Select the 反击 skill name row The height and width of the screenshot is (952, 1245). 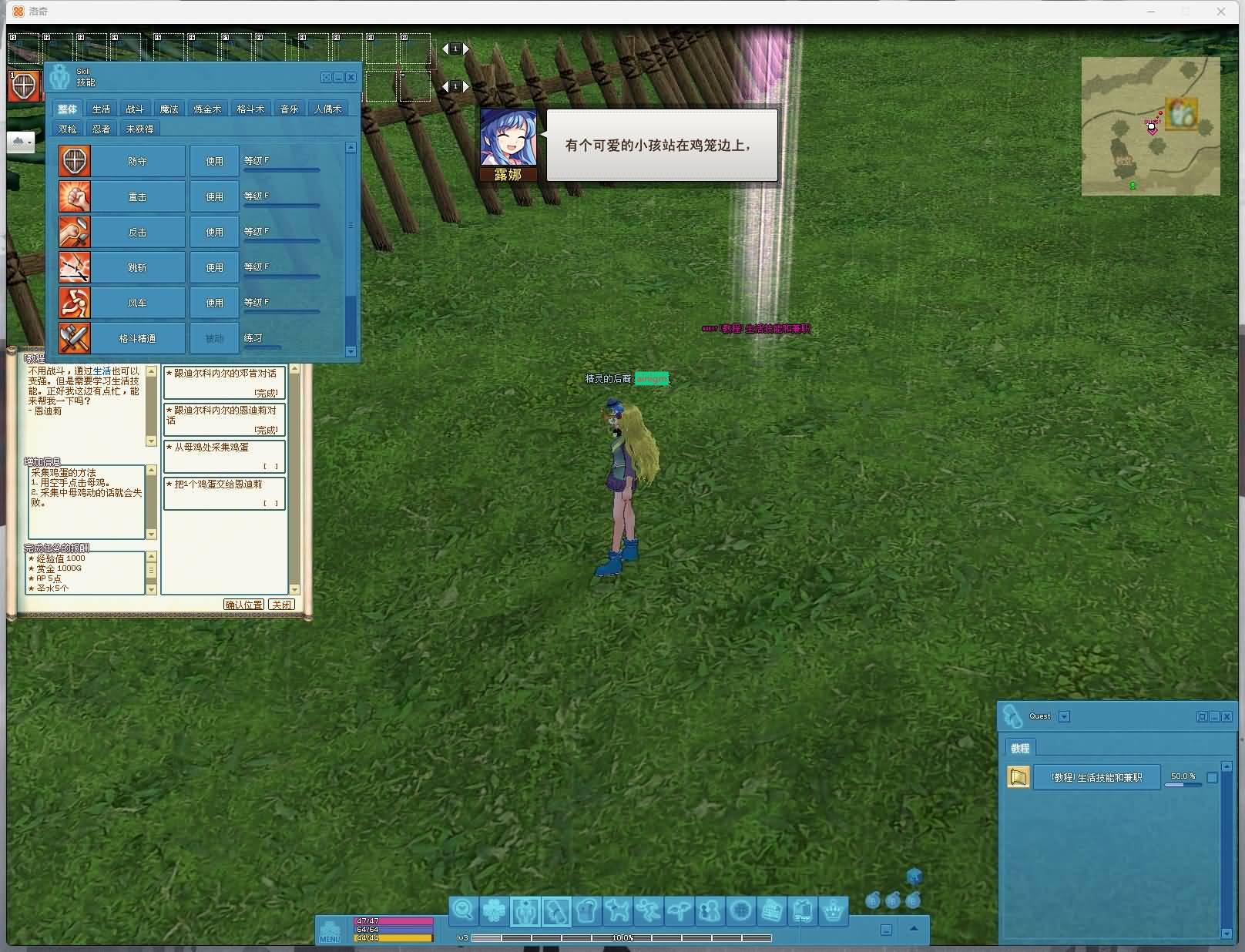pos(137,233)
